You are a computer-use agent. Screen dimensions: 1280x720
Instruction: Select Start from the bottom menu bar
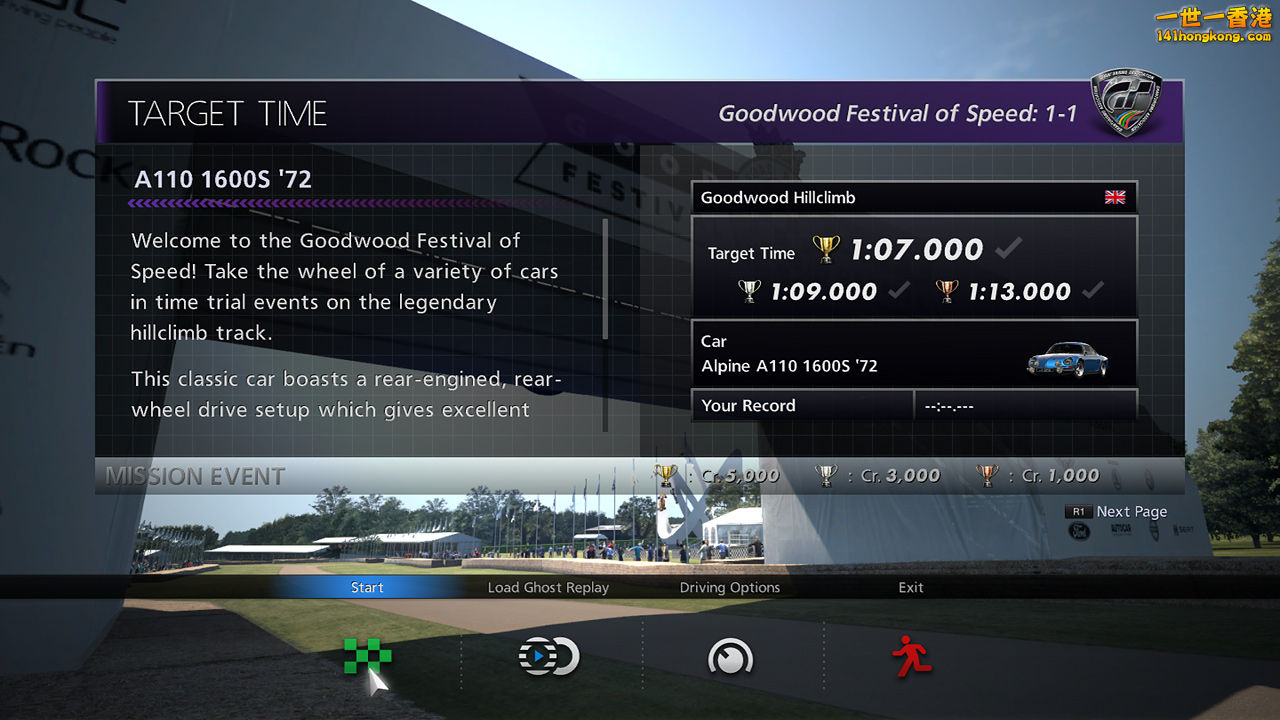coord(367,587)
